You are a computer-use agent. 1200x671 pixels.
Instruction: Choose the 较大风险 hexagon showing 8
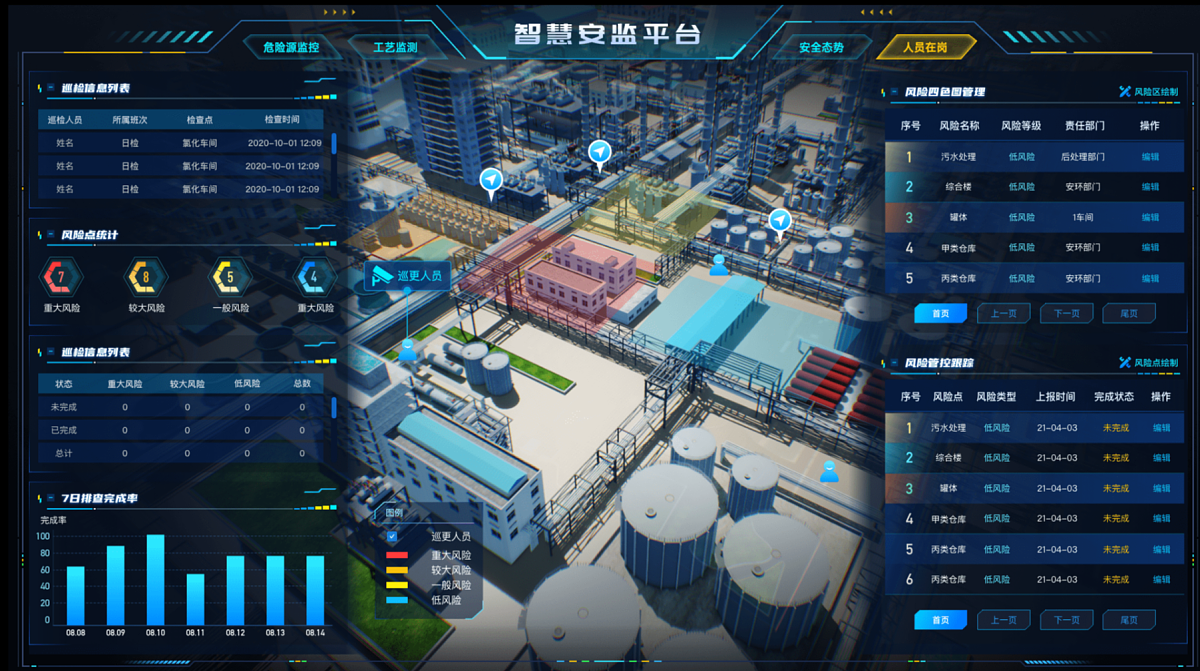[x=146, y=277]
